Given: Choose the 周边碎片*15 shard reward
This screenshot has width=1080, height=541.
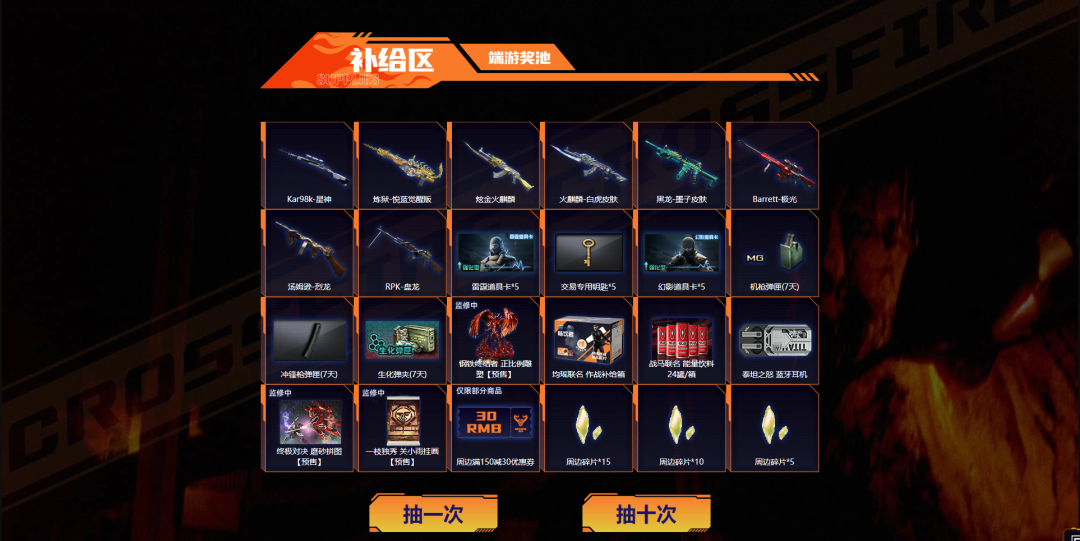Looking at the screenshot, I should [586, 428].
